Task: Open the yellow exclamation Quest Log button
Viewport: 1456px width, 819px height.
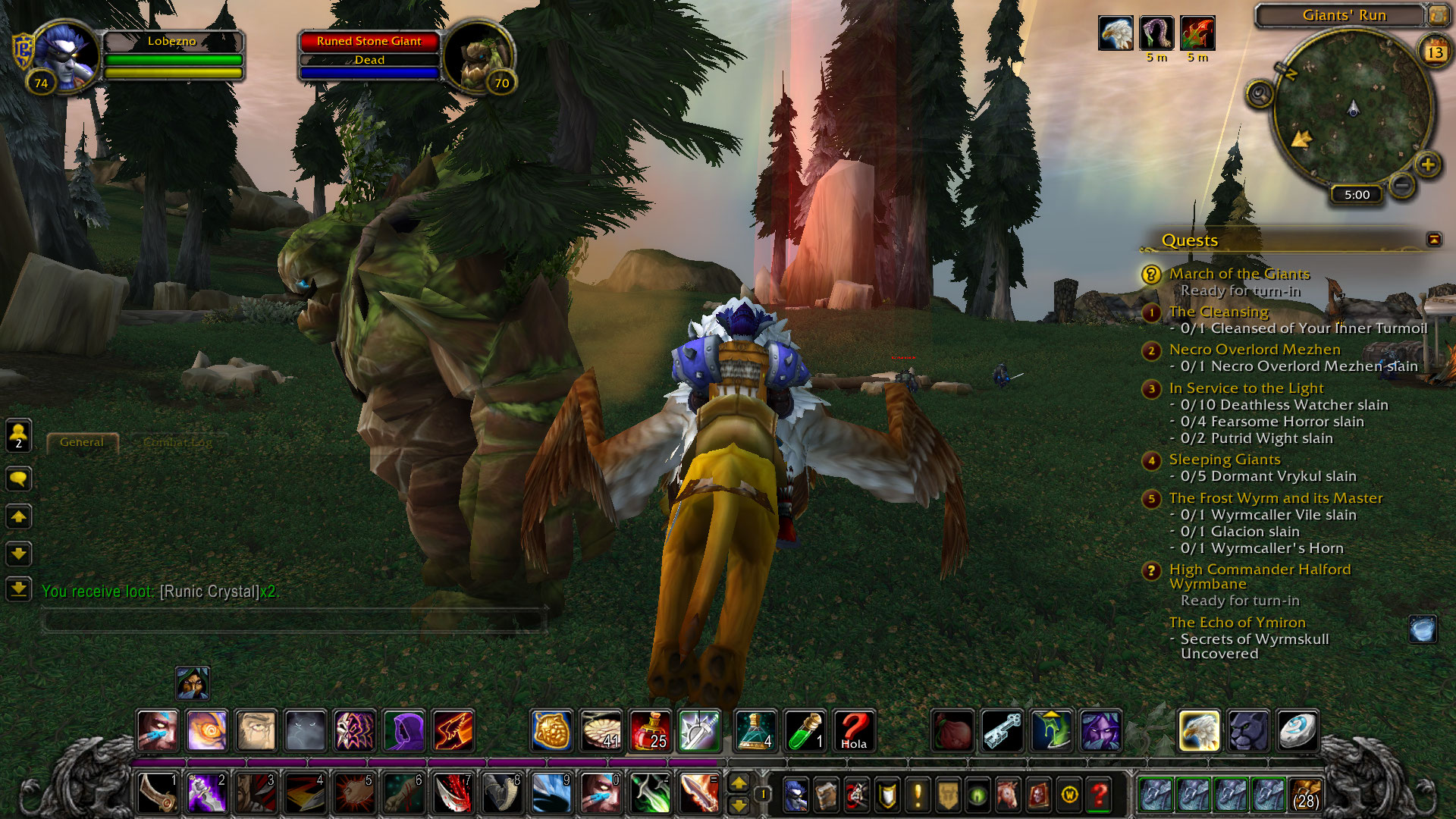Action: click(918, 795)
